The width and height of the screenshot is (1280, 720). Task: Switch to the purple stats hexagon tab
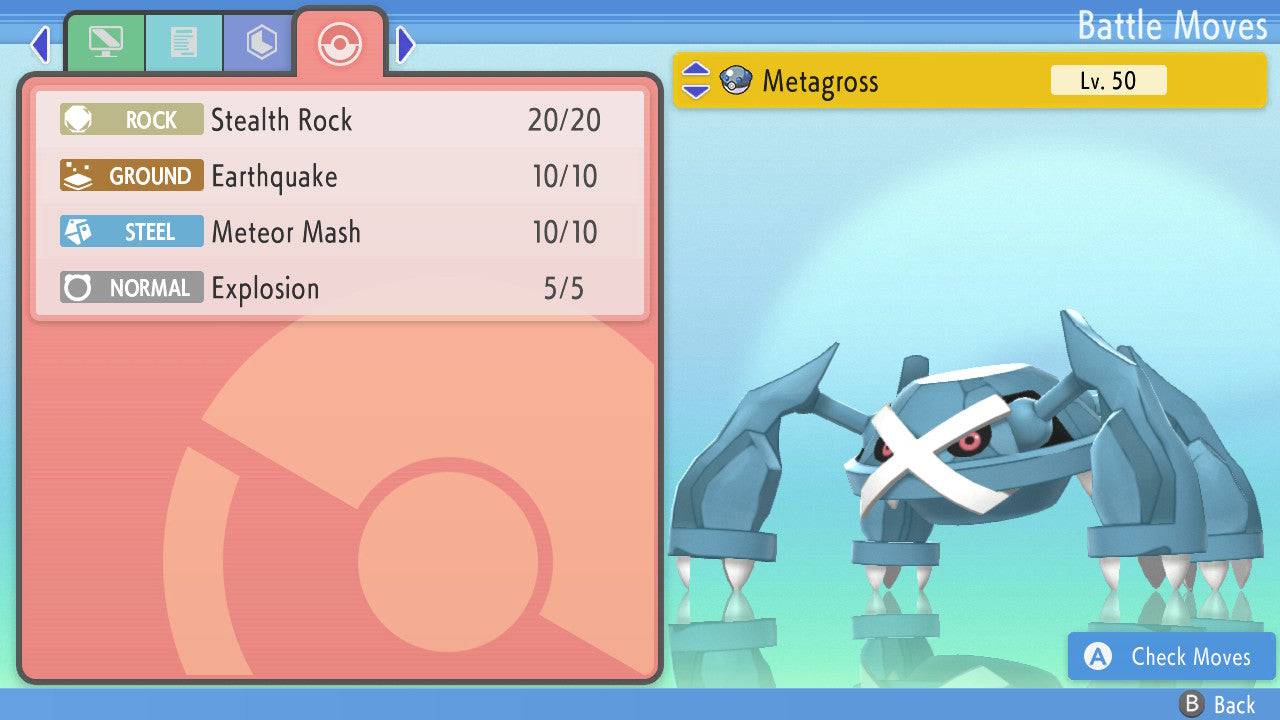261,43
